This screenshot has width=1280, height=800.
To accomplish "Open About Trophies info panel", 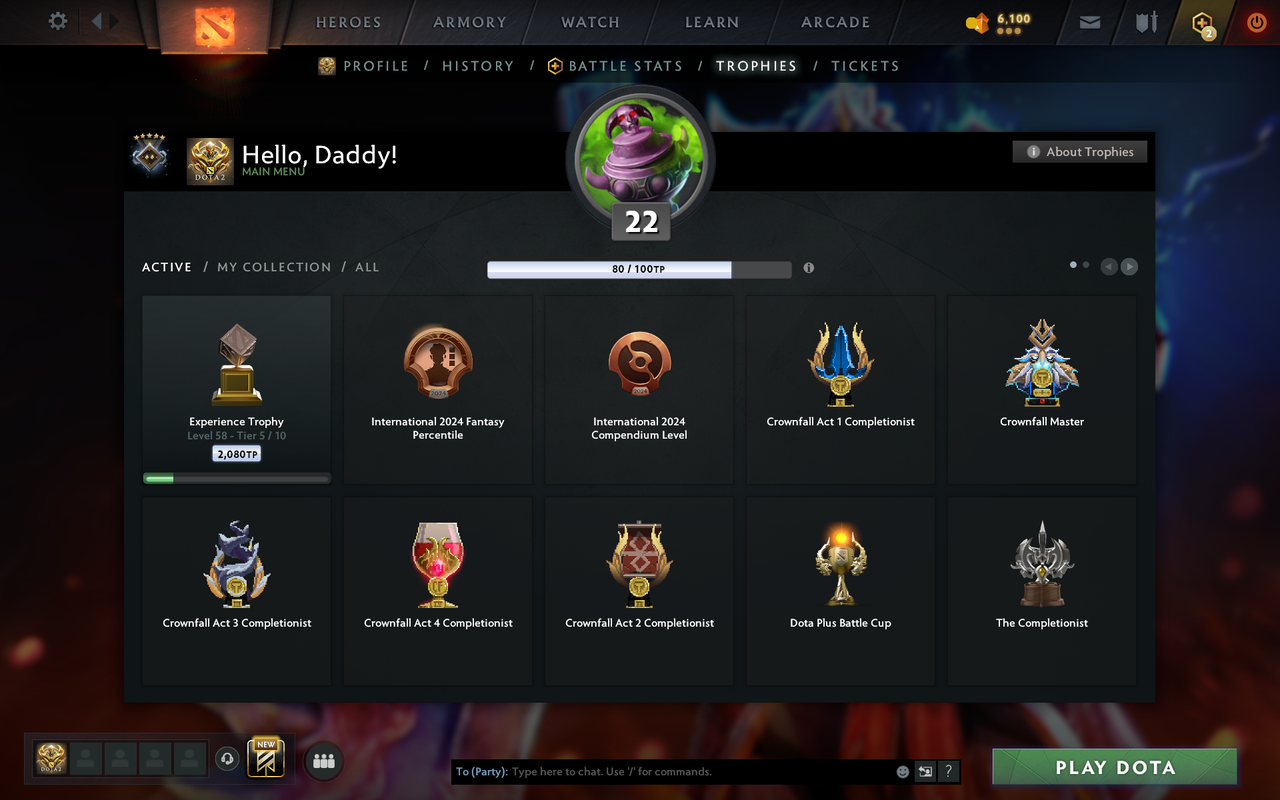I will point(1080,151).
